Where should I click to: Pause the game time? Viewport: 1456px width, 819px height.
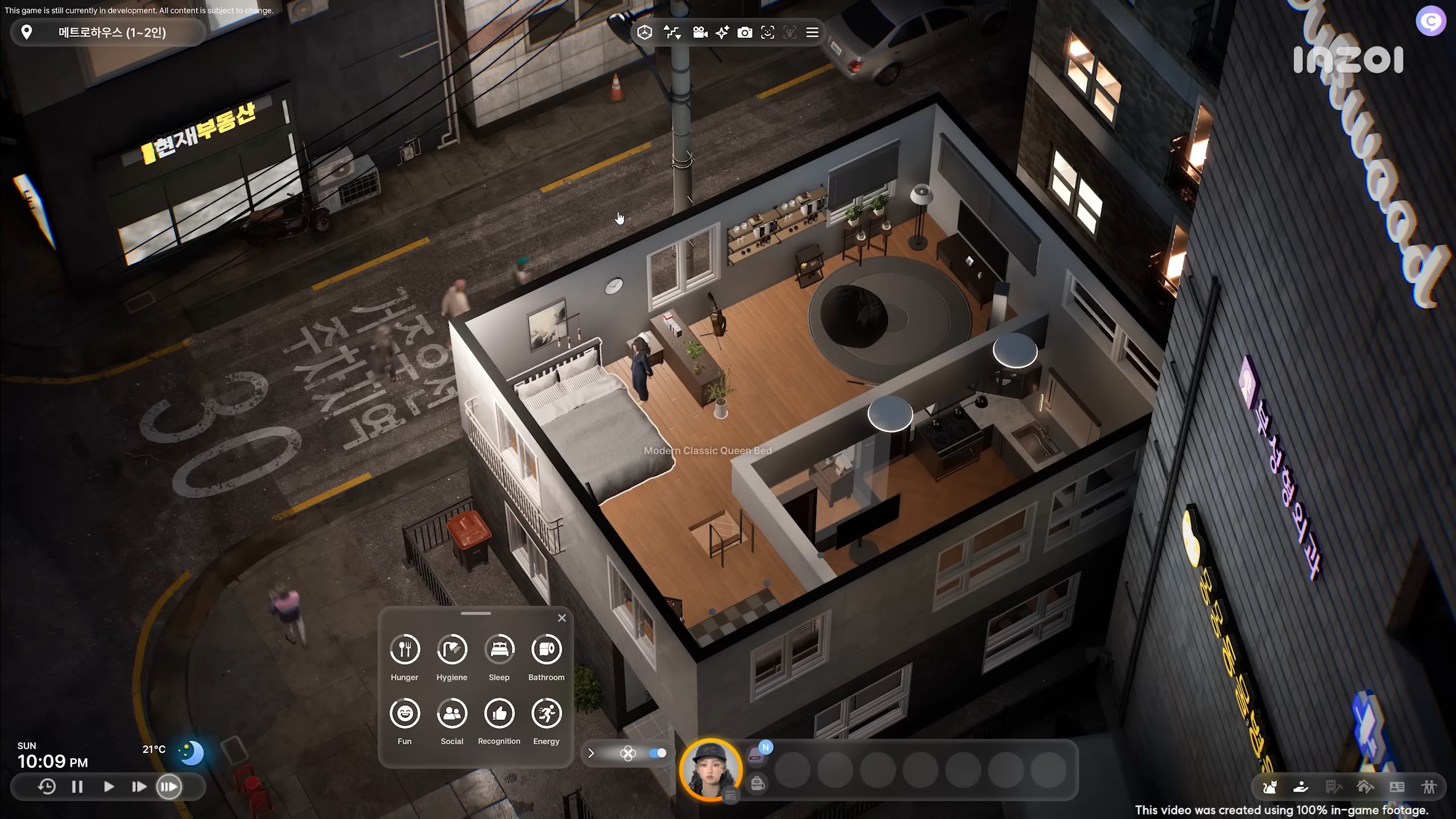[x=77, y=787]
